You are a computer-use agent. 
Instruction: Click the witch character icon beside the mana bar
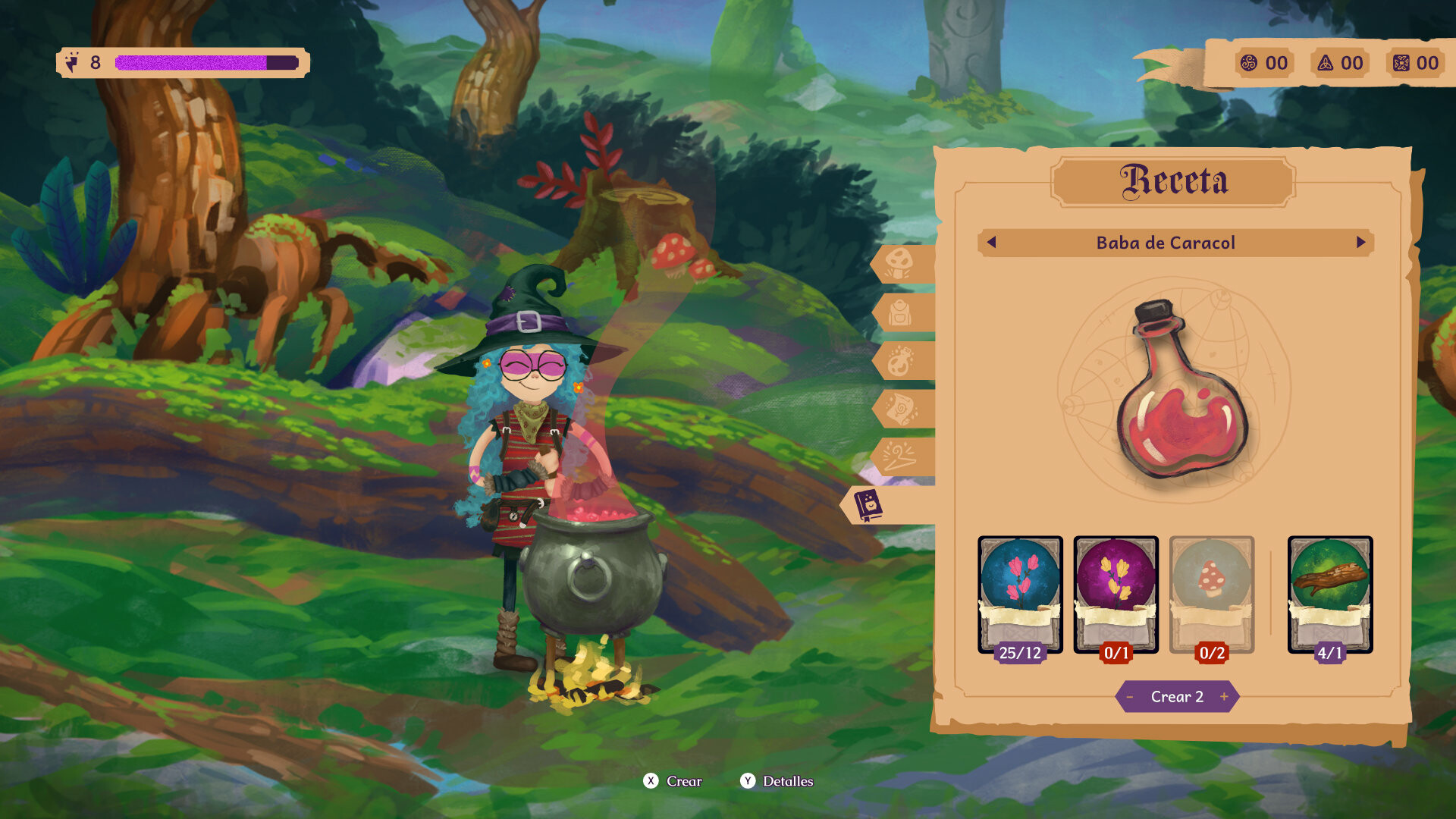point(71,61)
